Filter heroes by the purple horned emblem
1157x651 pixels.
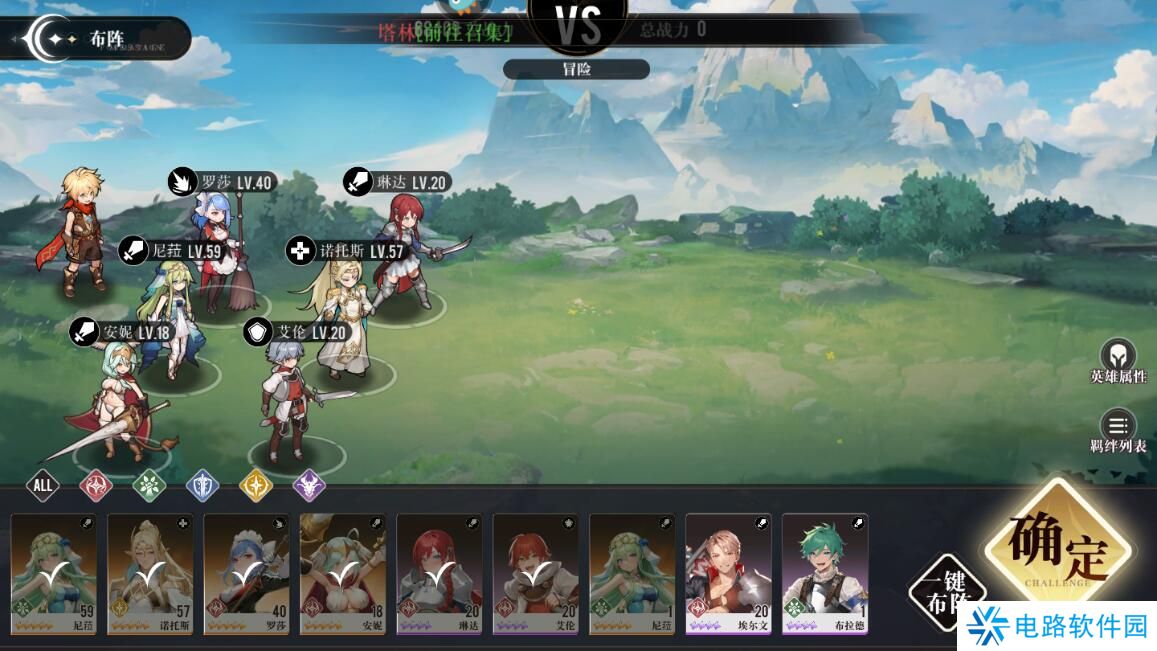click(x=310, y=486)
